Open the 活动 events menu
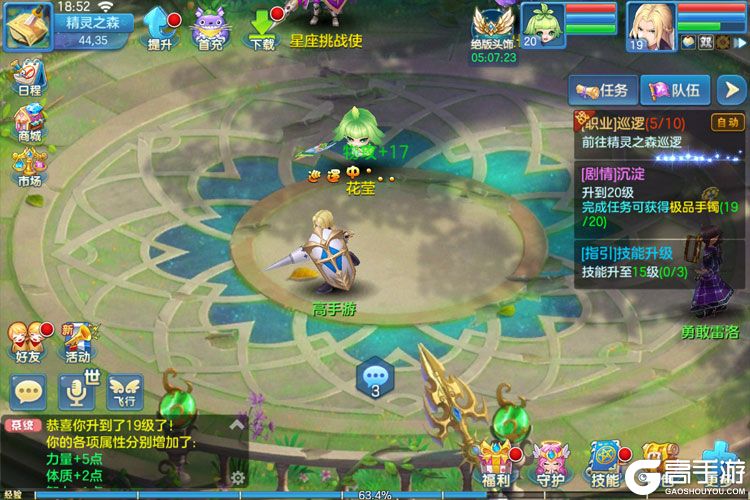The width and height of the screenshot is (750, 500). 78,340
